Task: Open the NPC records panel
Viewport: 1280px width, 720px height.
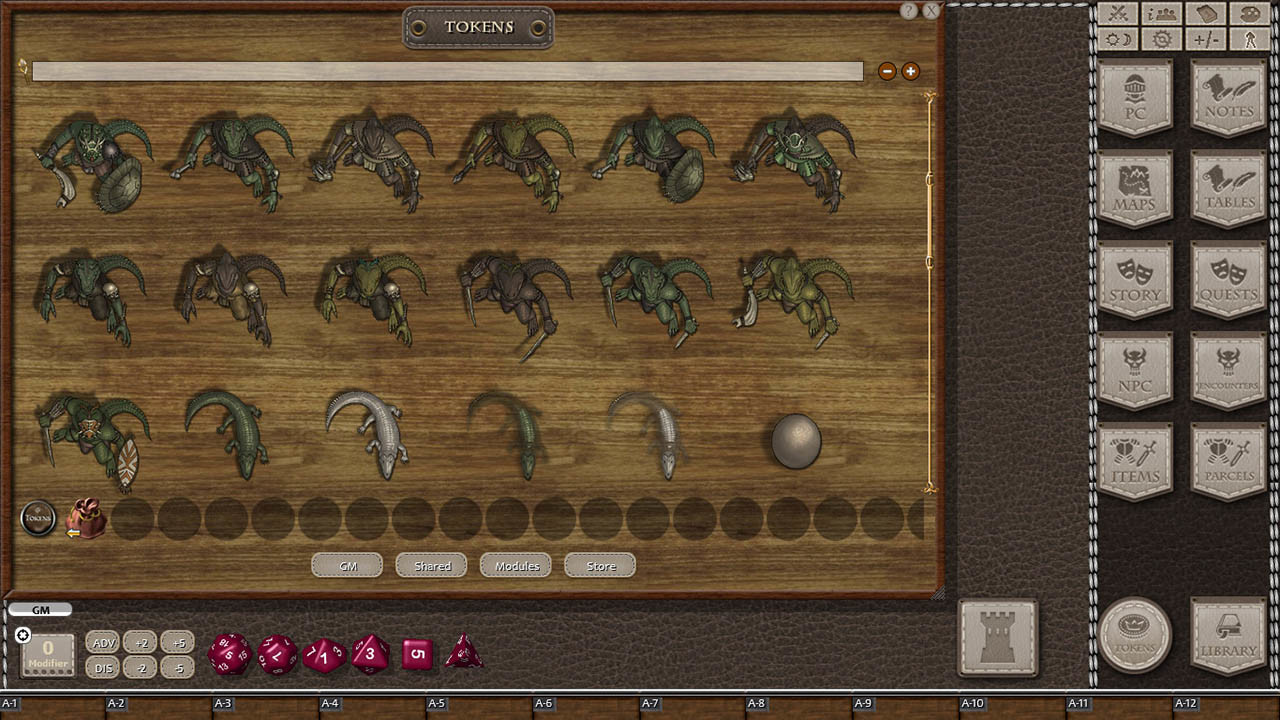Action: point(1136,371)
